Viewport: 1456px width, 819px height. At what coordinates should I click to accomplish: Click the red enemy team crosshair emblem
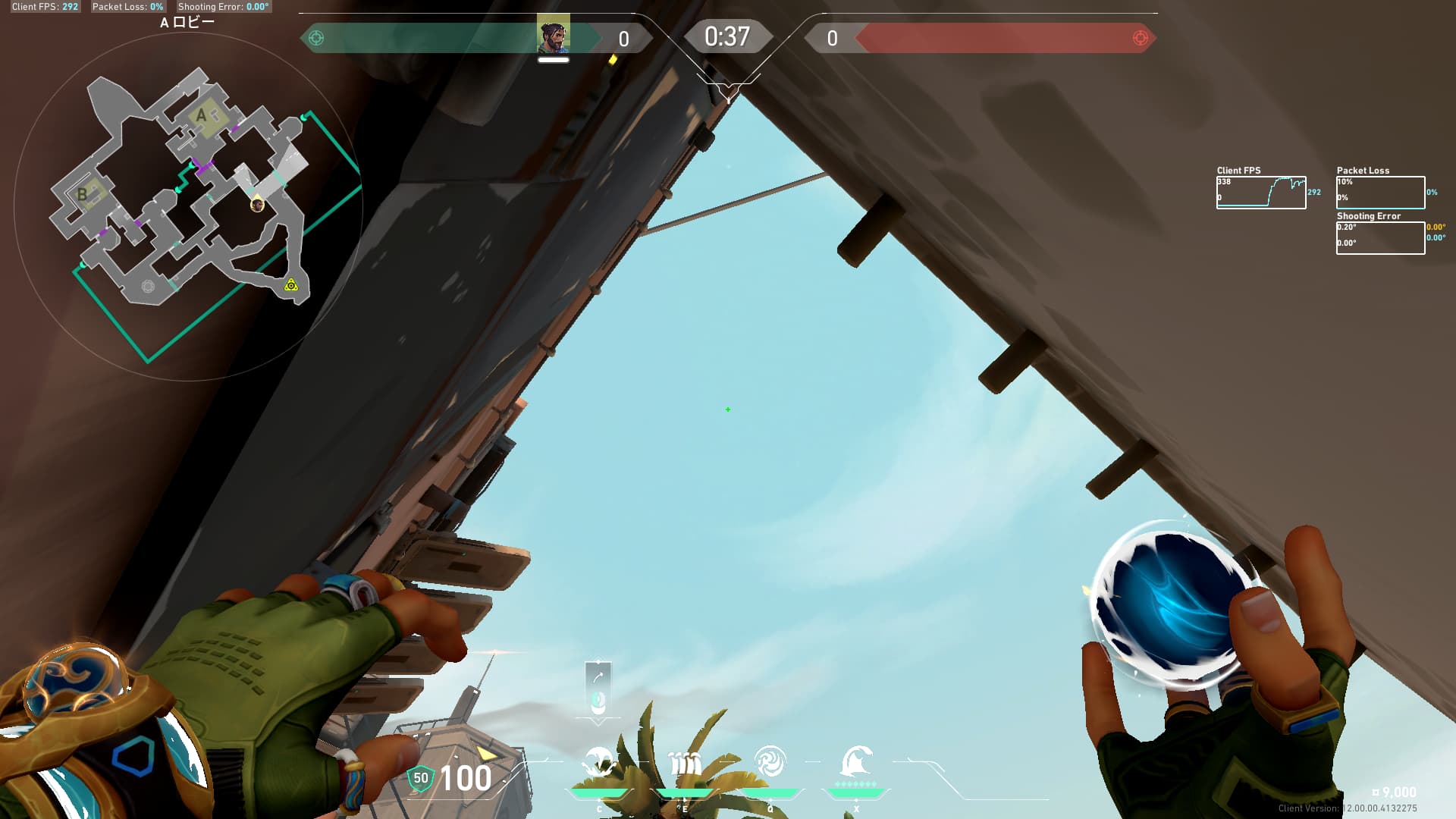[1140, 38]
